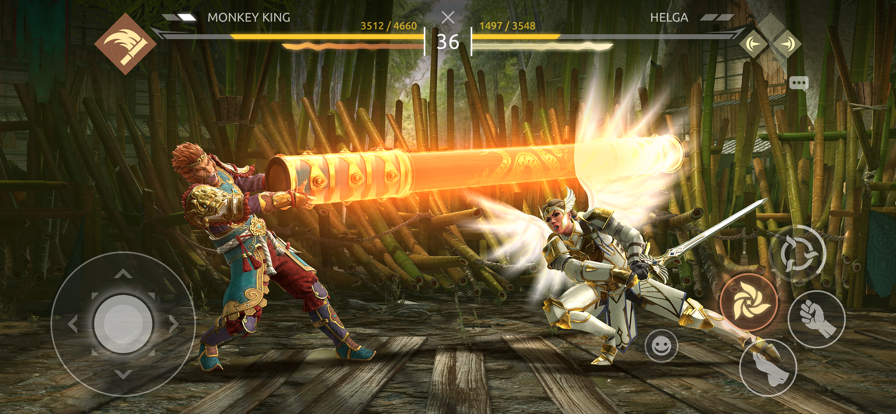Viewport: 896px width, 414px height.
Task: Tap the punch fist attack button
Action: coord(817,319)
